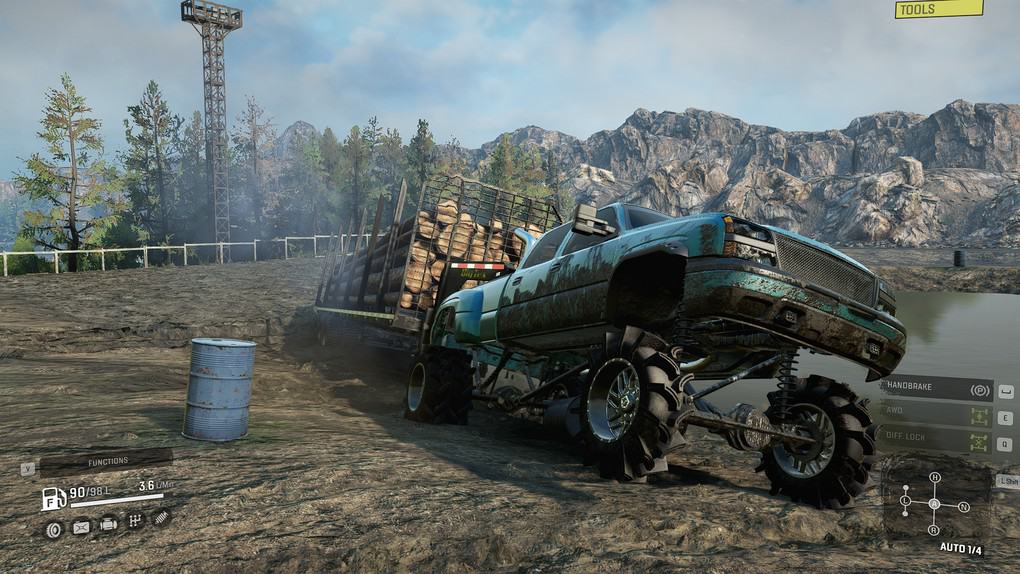Click the gearbox status icon
Viewport: 1020px width, 574px height.
point(135,519)
